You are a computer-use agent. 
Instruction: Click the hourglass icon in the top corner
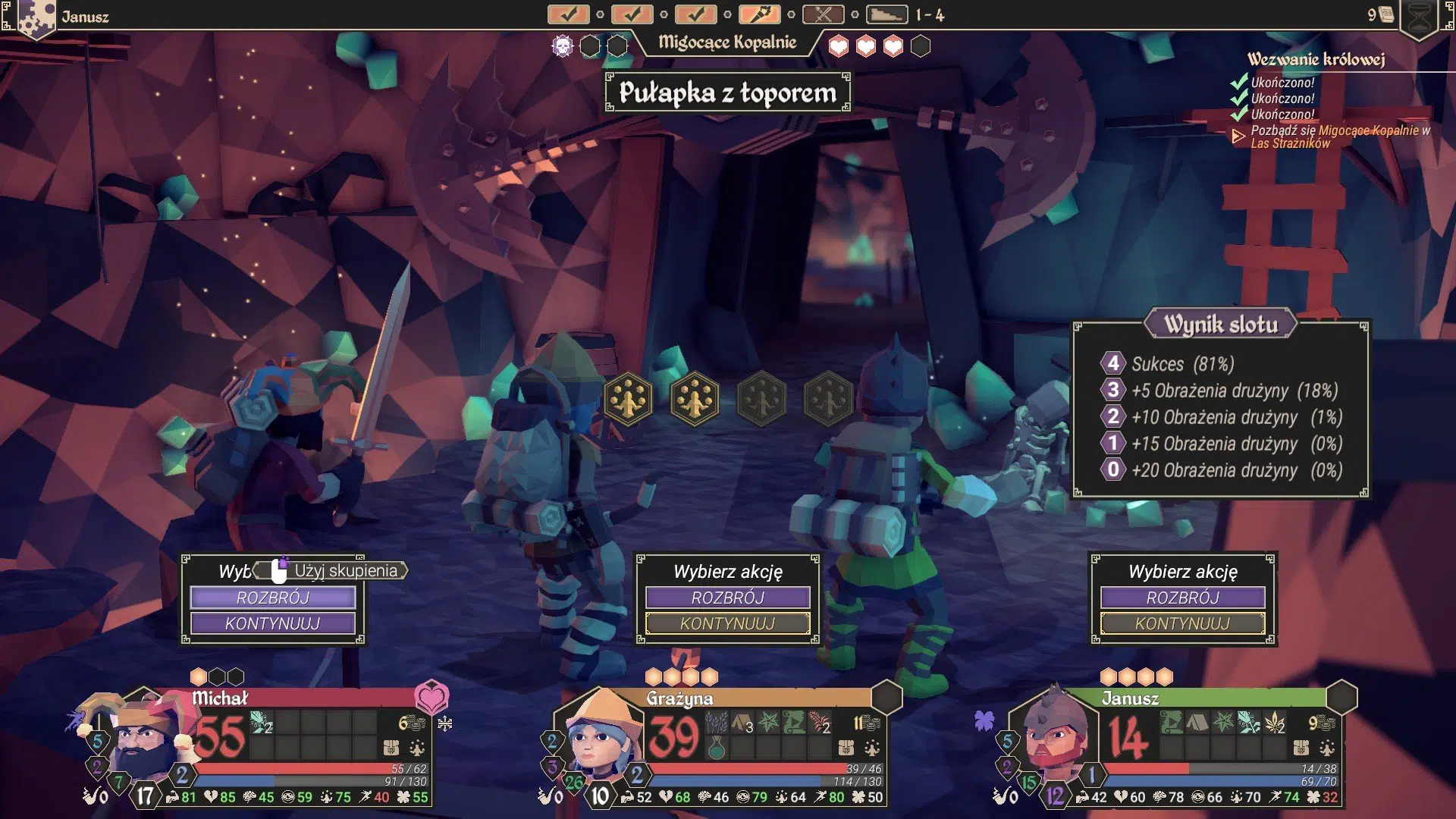[x=1419, y=17]
